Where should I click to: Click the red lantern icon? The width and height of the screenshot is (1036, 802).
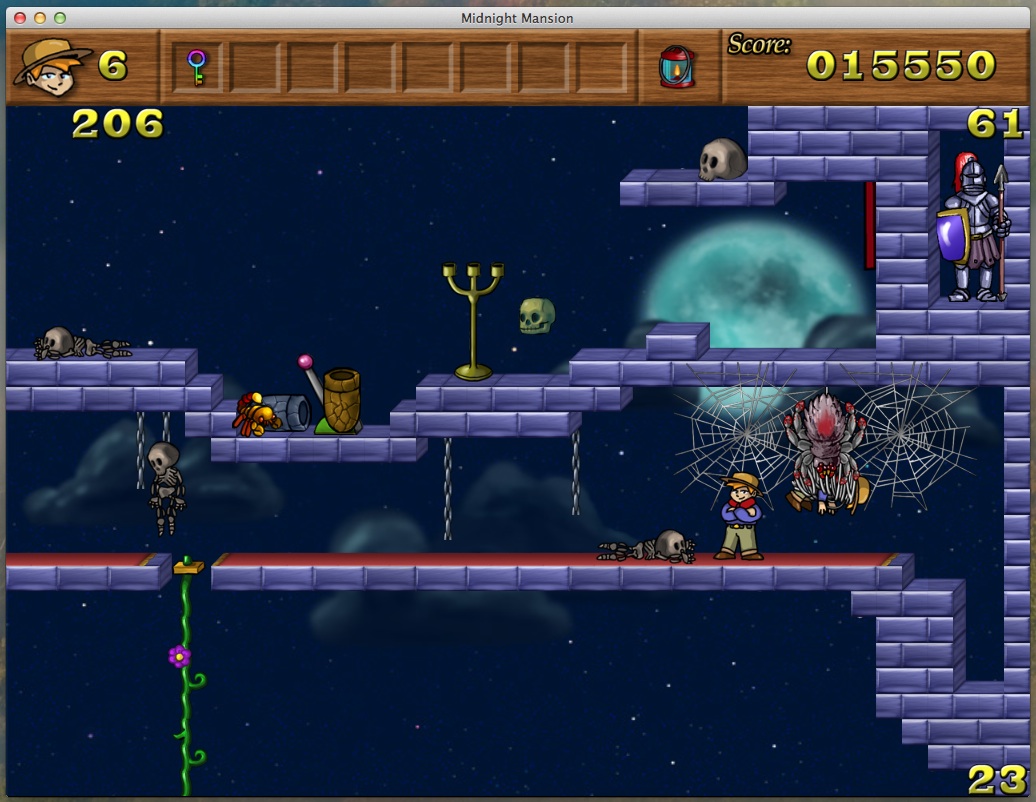click(676, 67)
